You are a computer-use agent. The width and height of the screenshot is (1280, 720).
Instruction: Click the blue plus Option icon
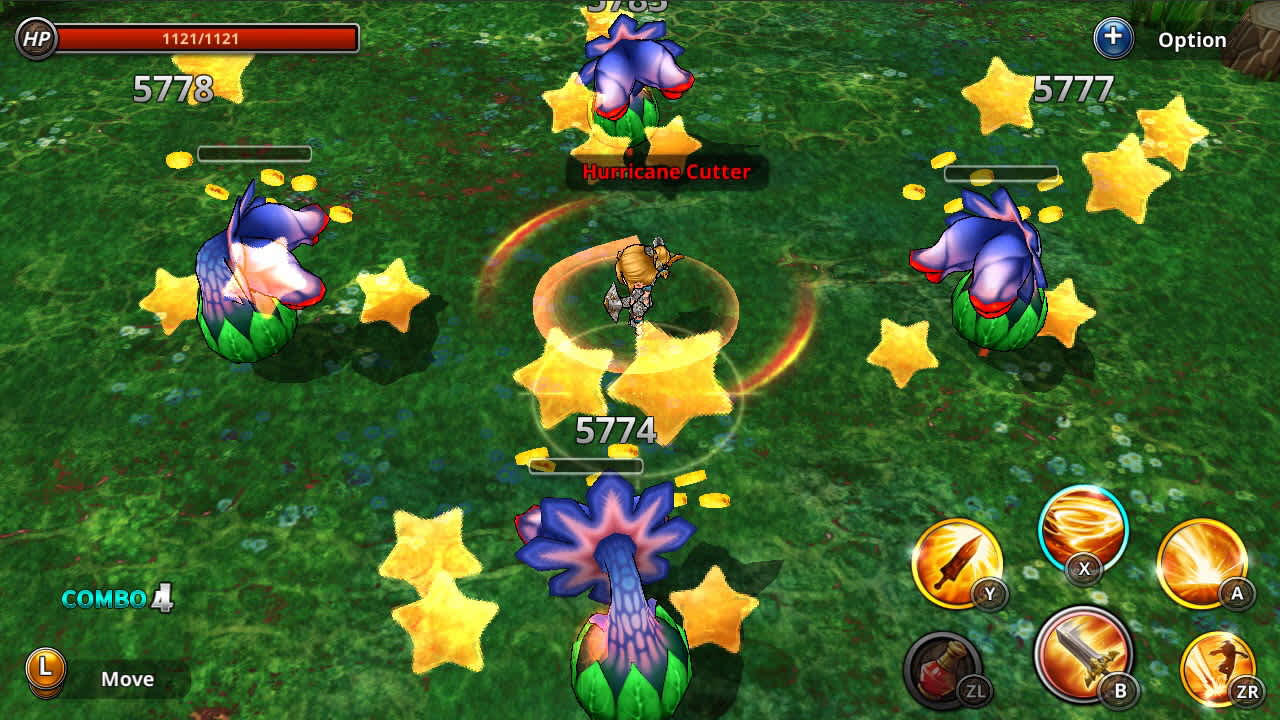1112,38
